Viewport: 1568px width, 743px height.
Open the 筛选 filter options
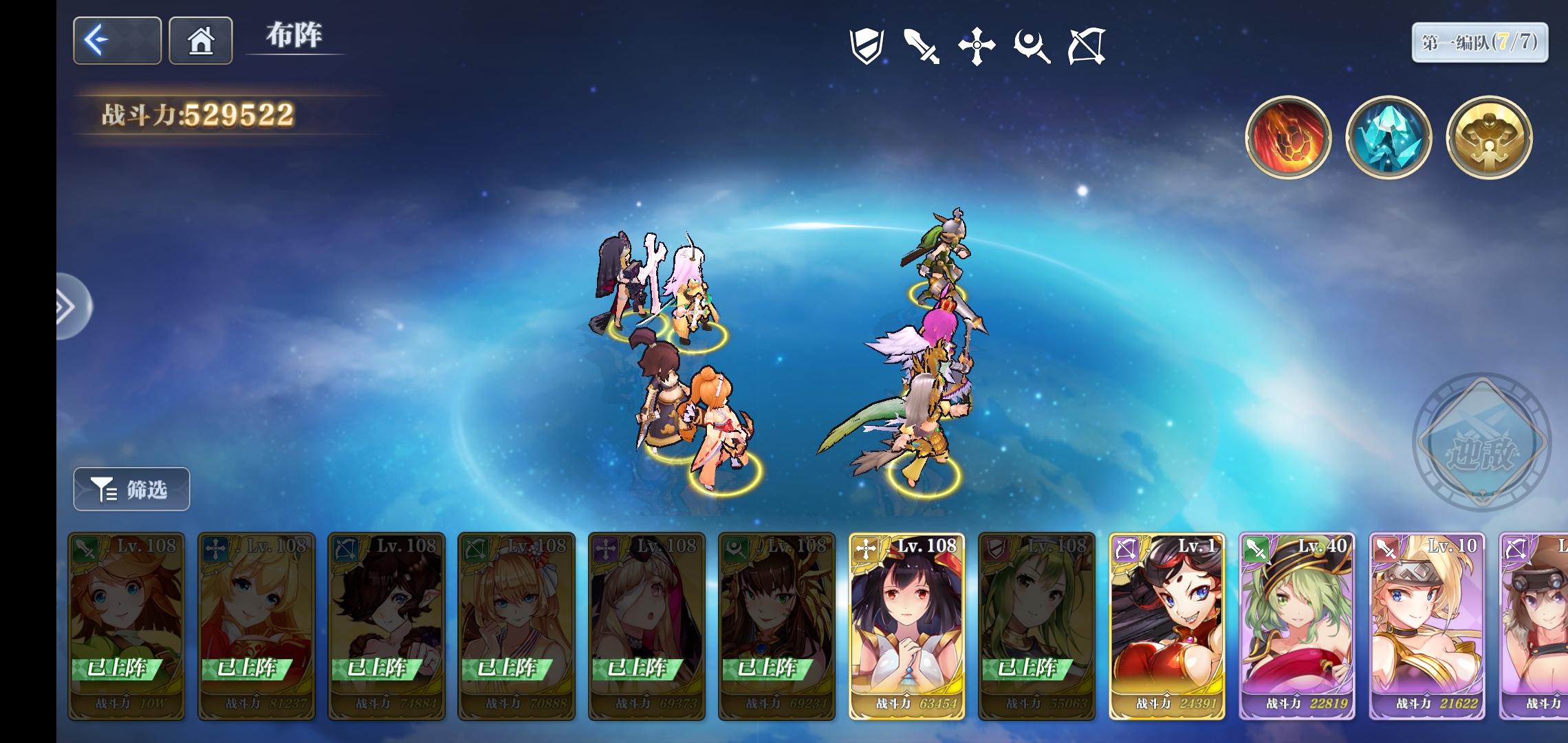tap(131, 490)
